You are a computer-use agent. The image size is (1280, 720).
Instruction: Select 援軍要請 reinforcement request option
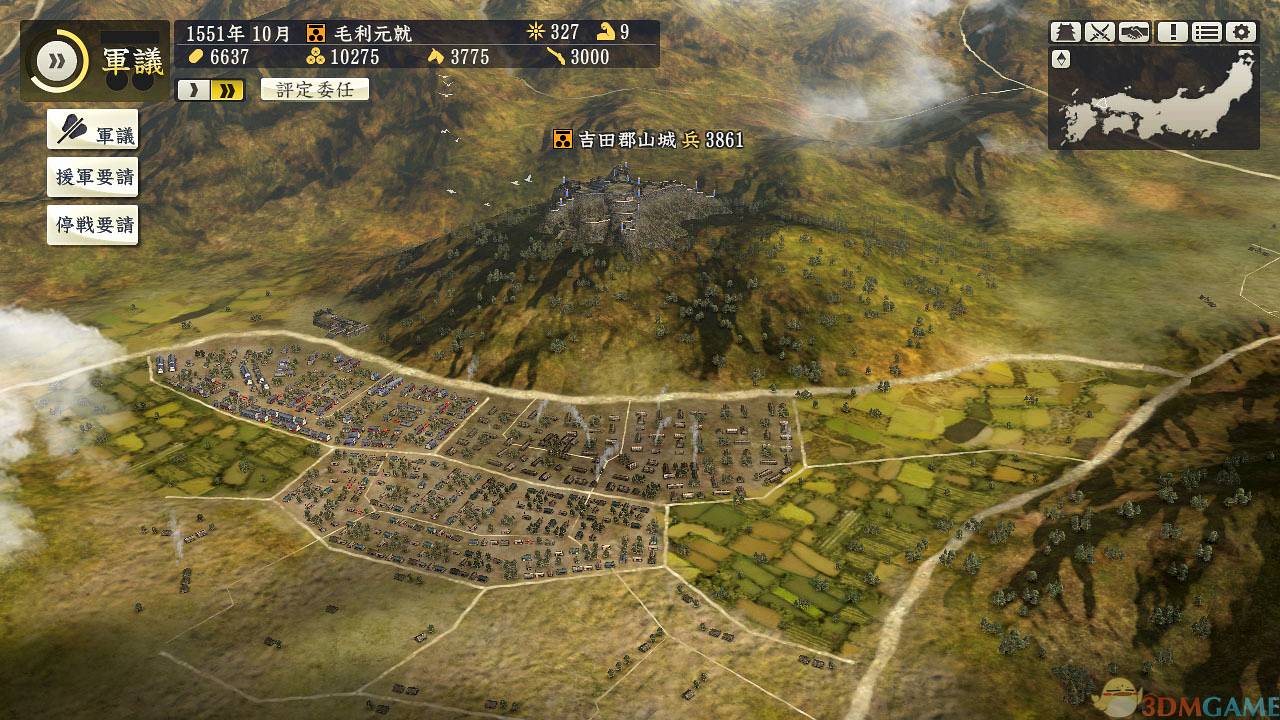tap(92, 176)
